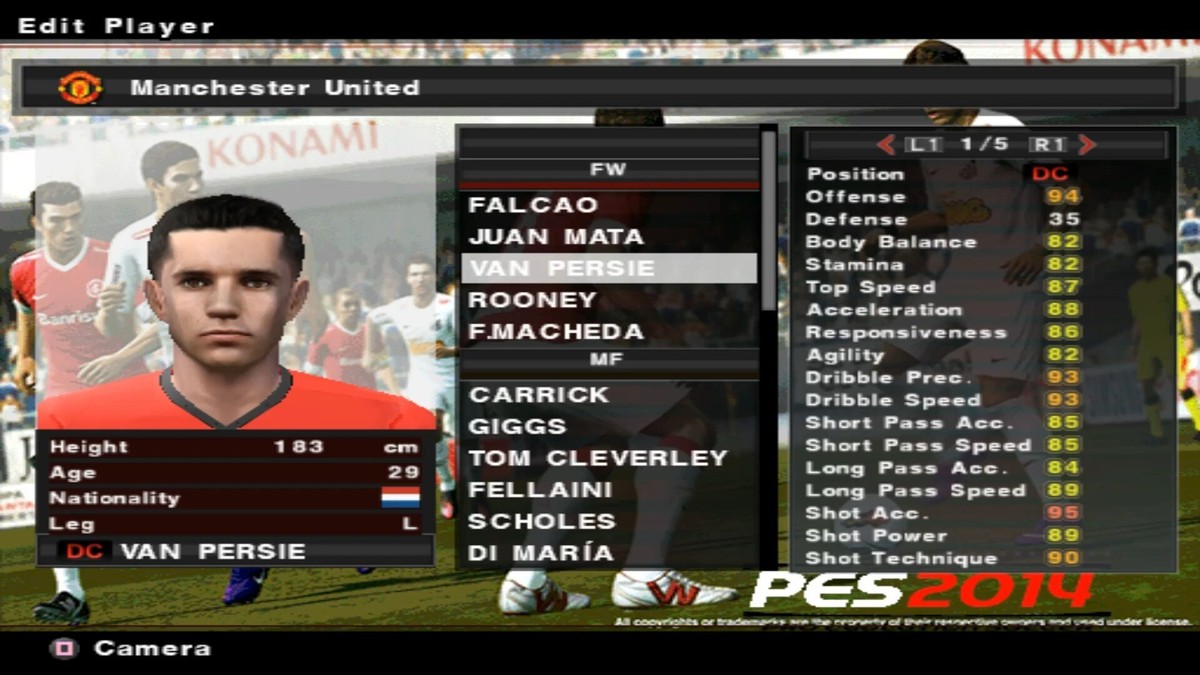Select F.MACHEDA in the forwards group
Screen dimensions: 1200x675
coord(556,331)
